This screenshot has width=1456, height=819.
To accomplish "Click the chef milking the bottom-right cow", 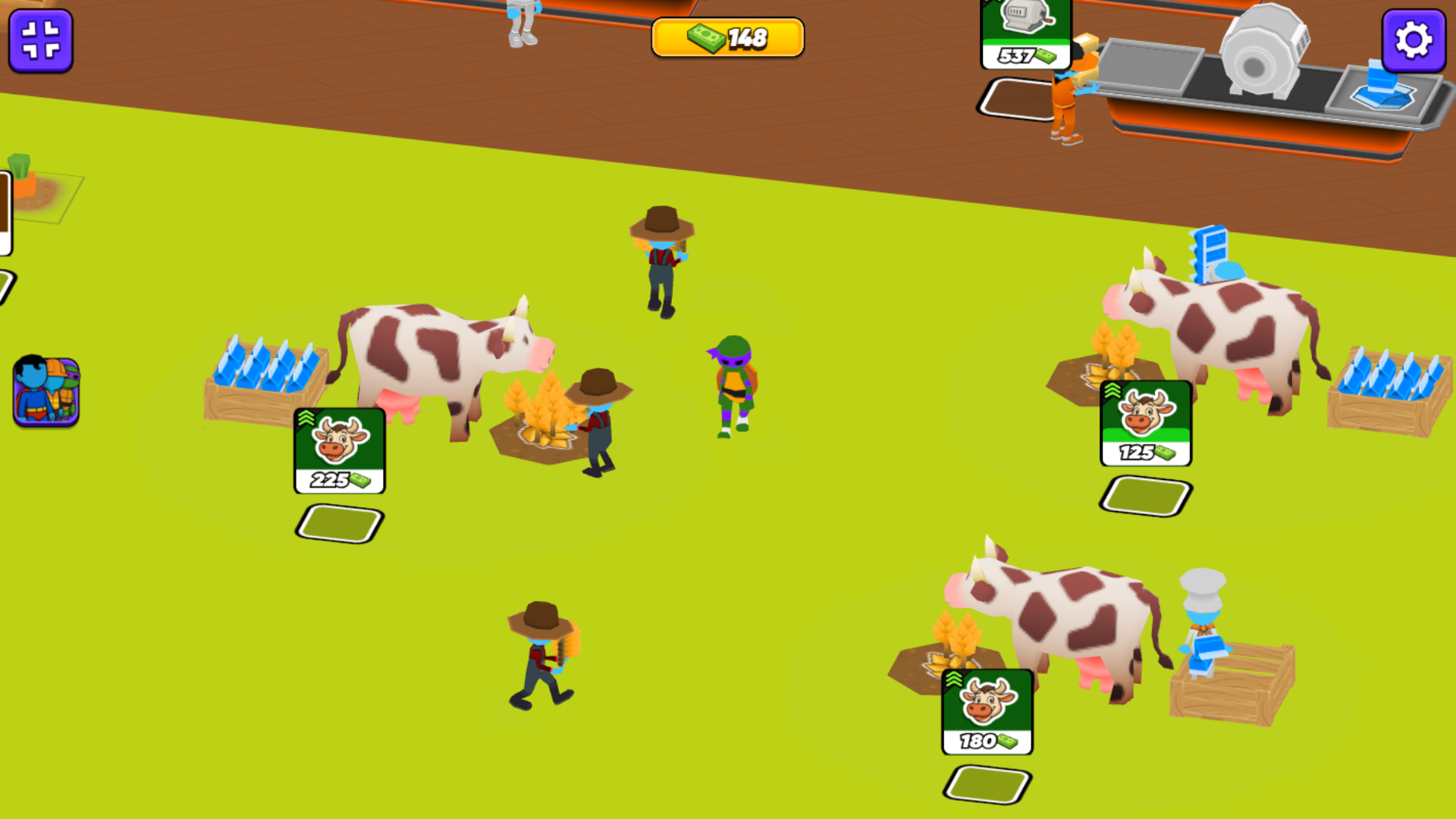I will (1202, 622).
